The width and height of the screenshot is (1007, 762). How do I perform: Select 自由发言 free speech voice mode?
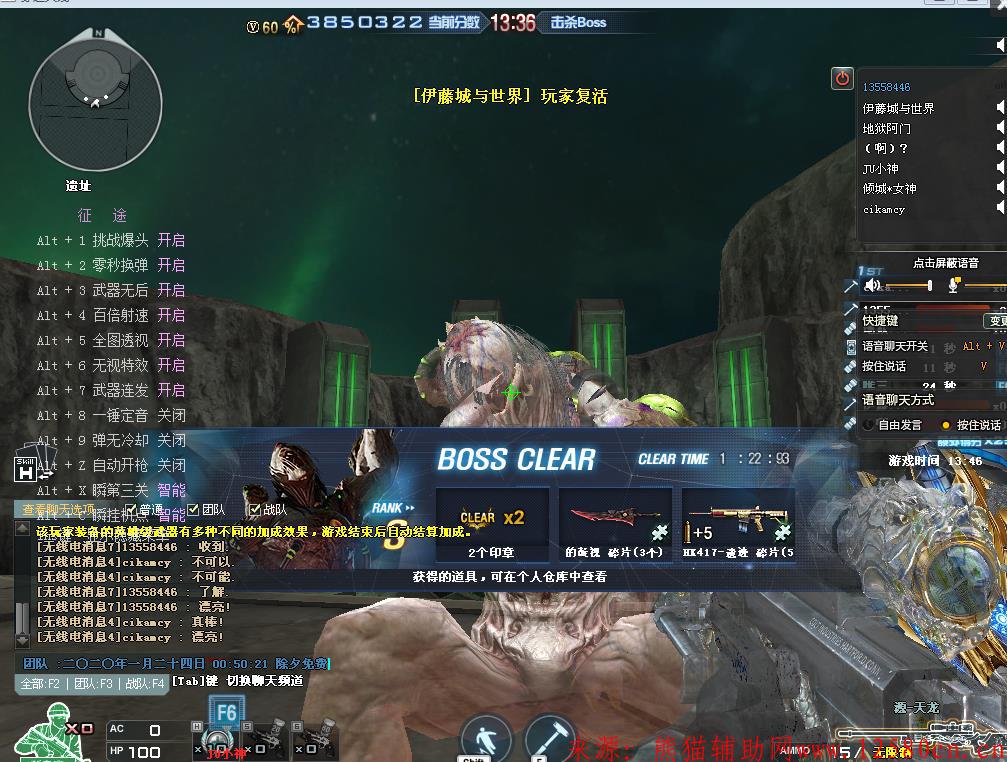869,425
